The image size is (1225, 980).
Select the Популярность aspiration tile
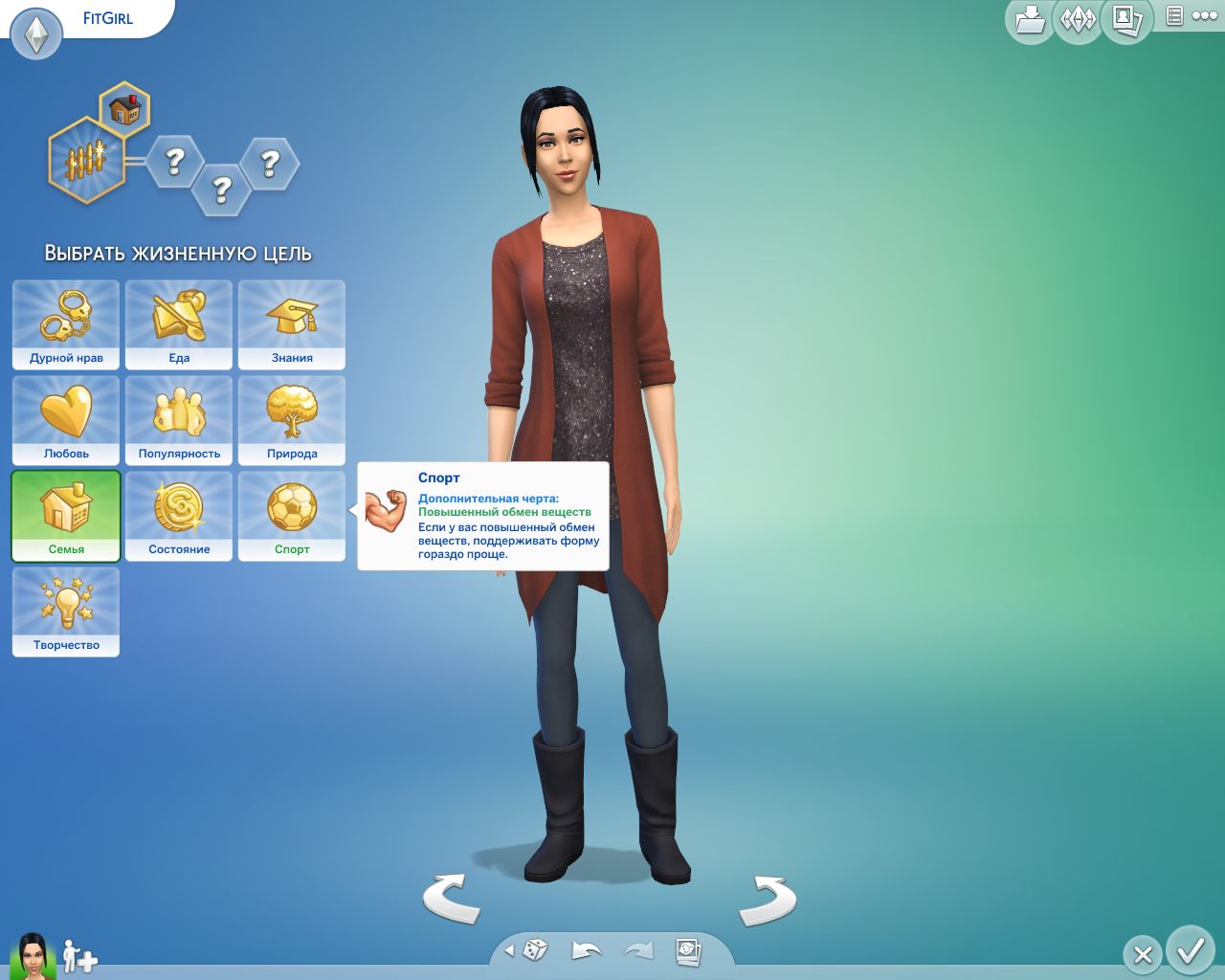click(178, 419)
